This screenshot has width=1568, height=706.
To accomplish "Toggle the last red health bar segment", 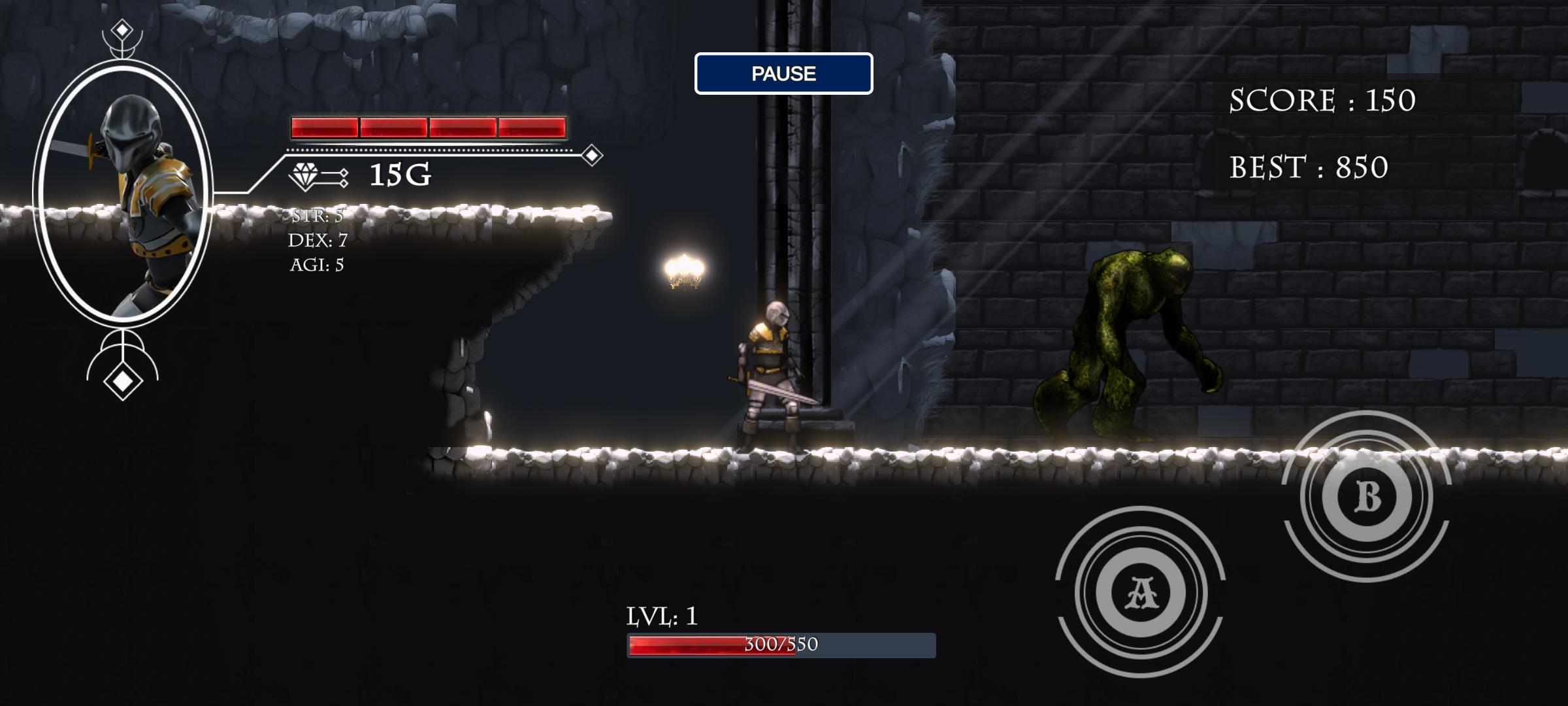I will click(531, 126).
